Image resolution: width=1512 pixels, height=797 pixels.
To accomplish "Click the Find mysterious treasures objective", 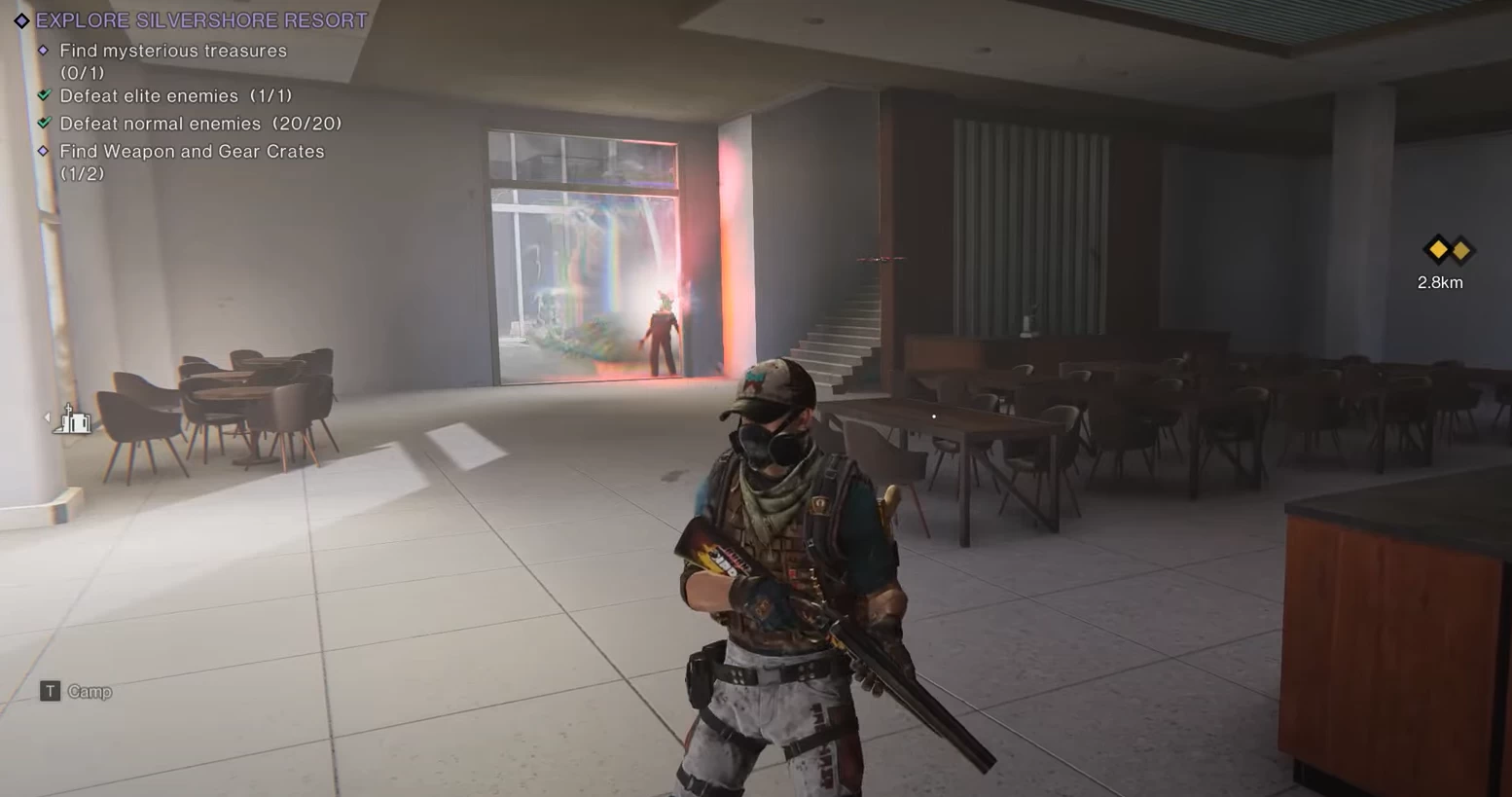I will coord(173,51).
